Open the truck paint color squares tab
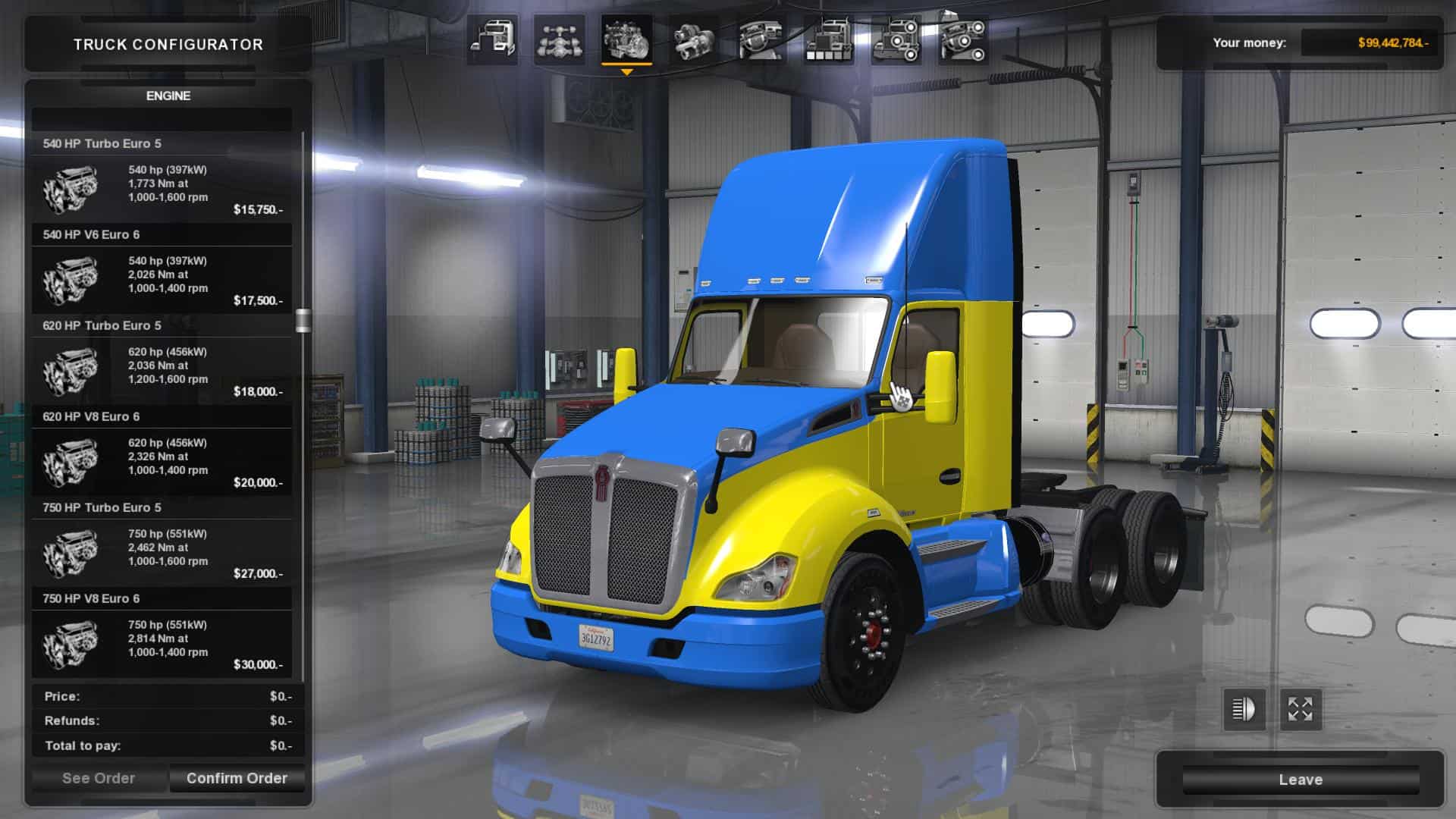 (828, 40)
